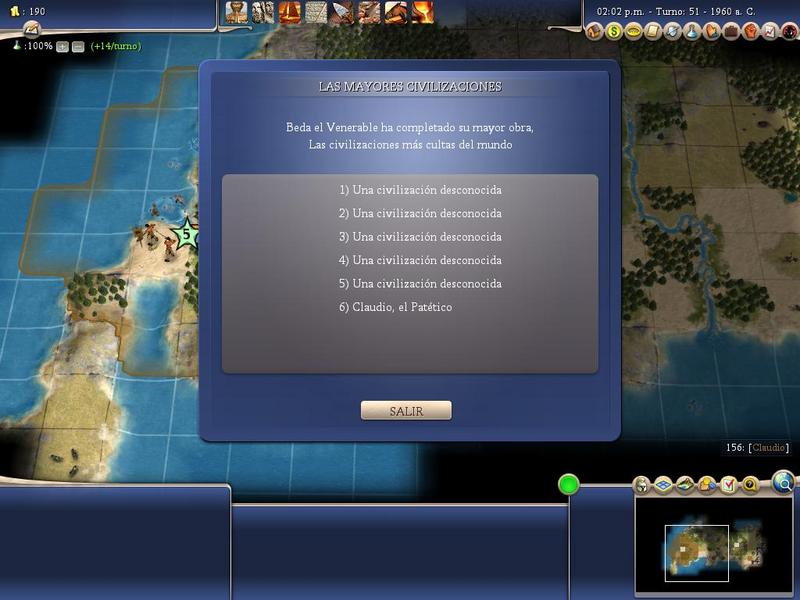Screen dimensions: 800x600
Task: Close the popup with the SALIR button
Action: (x=406, y=411)
